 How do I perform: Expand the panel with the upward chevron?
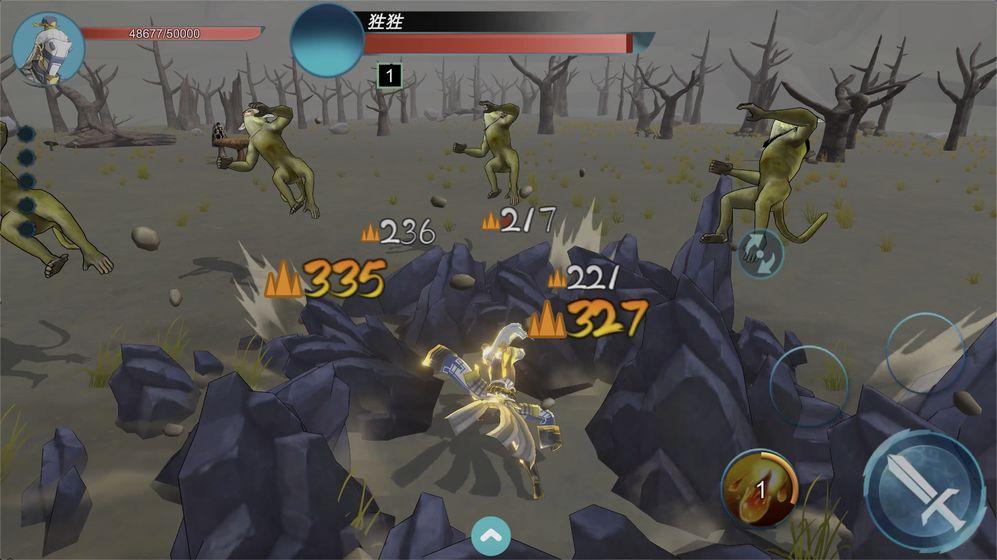click(x=490, y=535)
